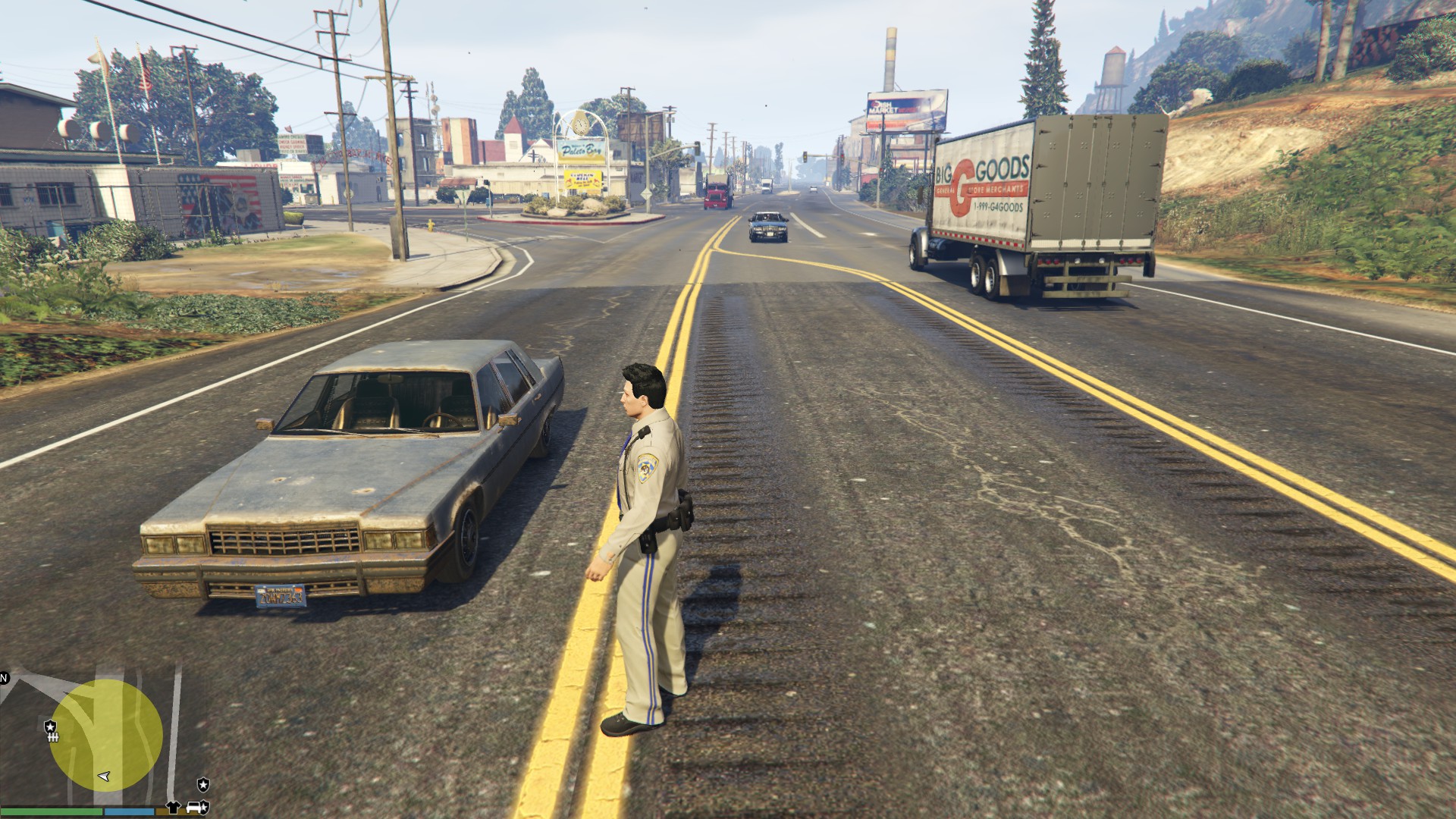The height and width of the screenshot is (819, 1456).
Task: Click the police badge blip above the jail bars
Action: pyautogui.click(x=51, y=726)
